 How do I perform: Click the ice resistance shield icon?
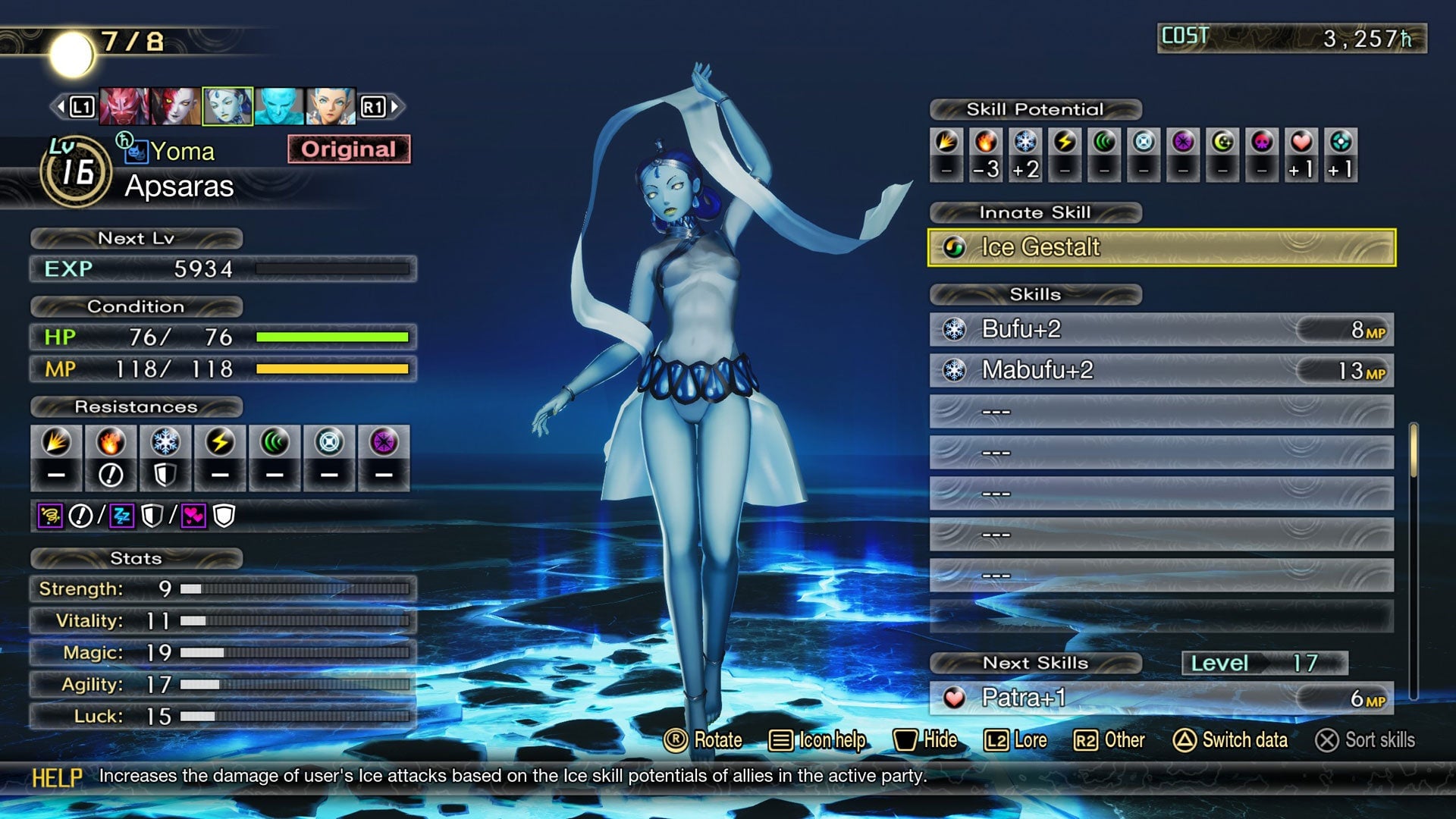[164, 474]
